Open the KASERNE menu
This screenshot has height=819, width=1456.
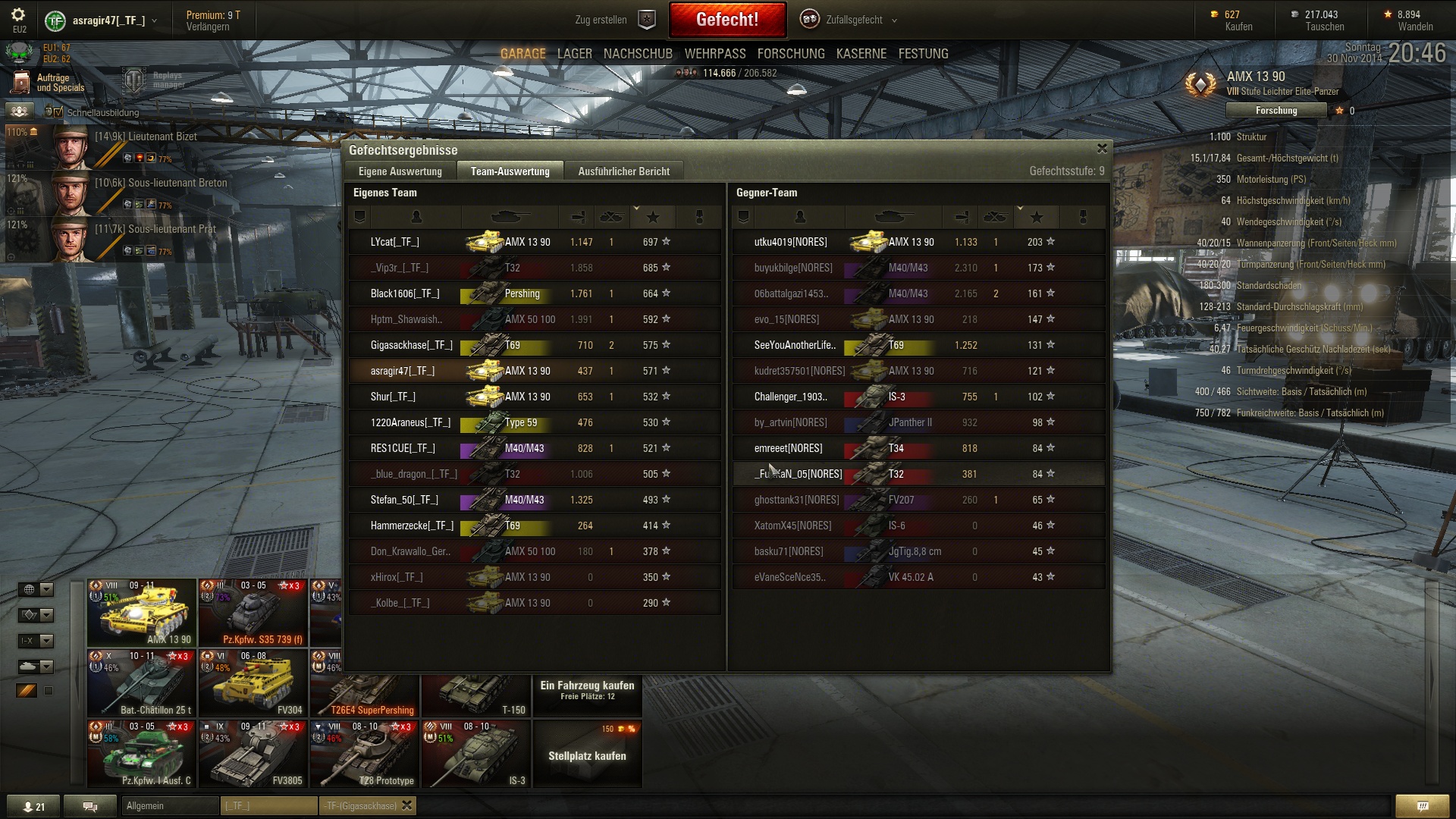pyautogui.click(x=861, y=54)
